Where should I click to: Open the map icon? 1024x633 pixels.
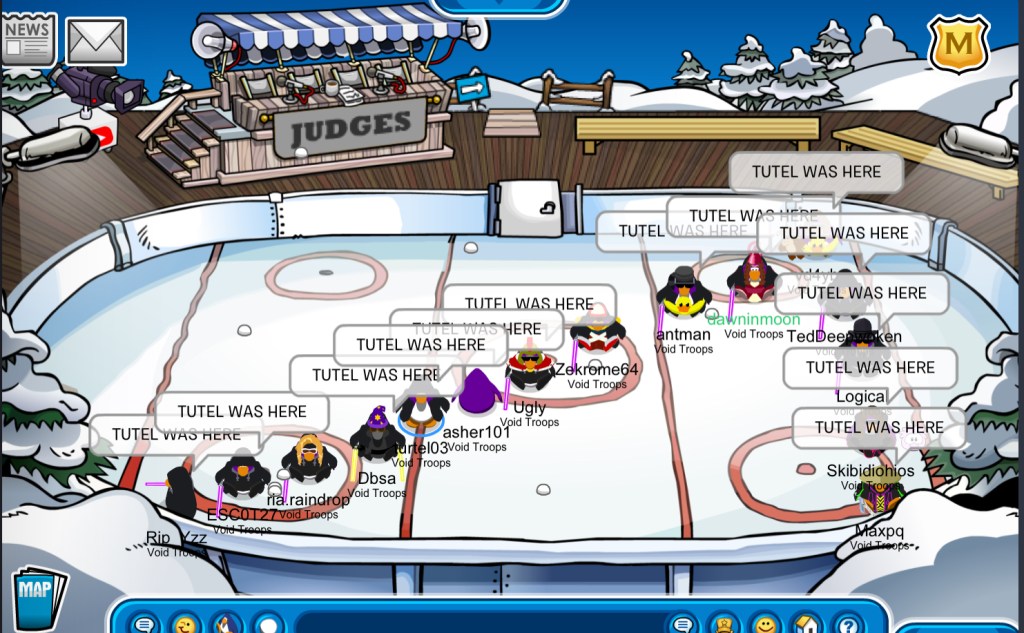pos(39,596)
